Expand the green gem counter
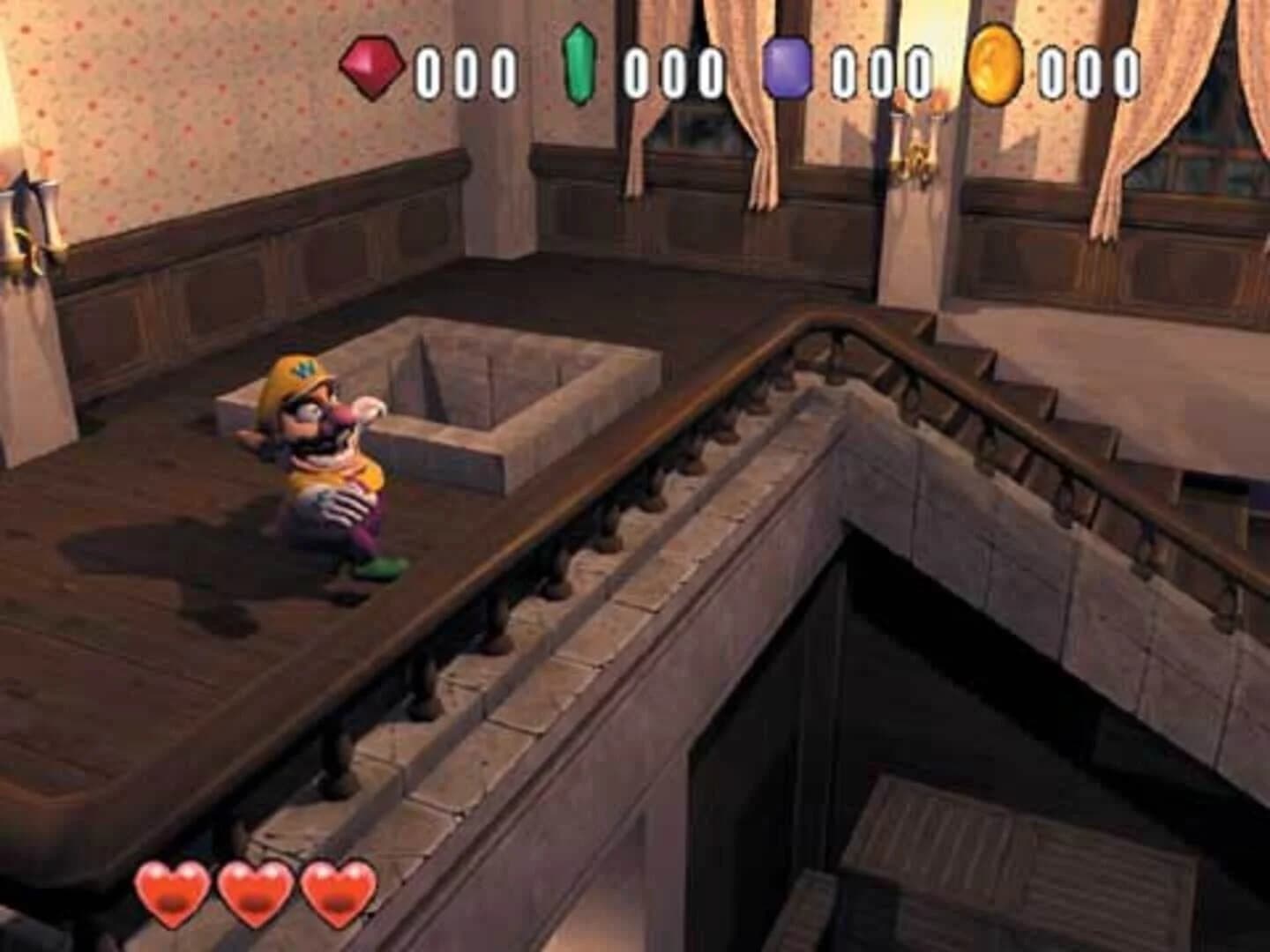This screenshot has height=952, width=1270. click(x=672, y=67)
